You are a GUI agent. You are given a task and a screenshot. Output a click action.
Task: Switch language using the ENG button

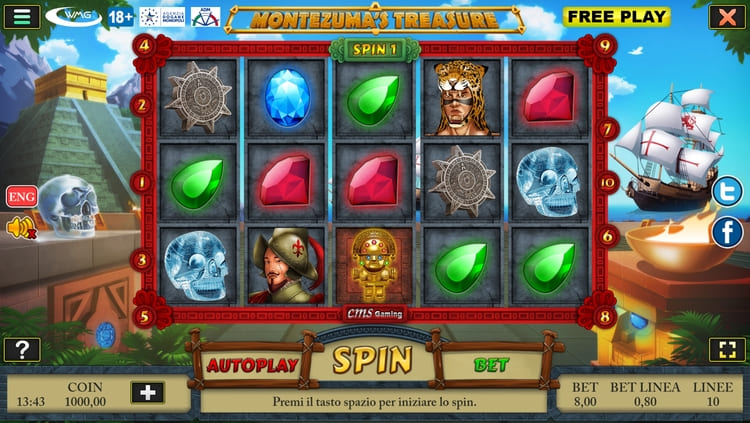click(x=21, y=196)
